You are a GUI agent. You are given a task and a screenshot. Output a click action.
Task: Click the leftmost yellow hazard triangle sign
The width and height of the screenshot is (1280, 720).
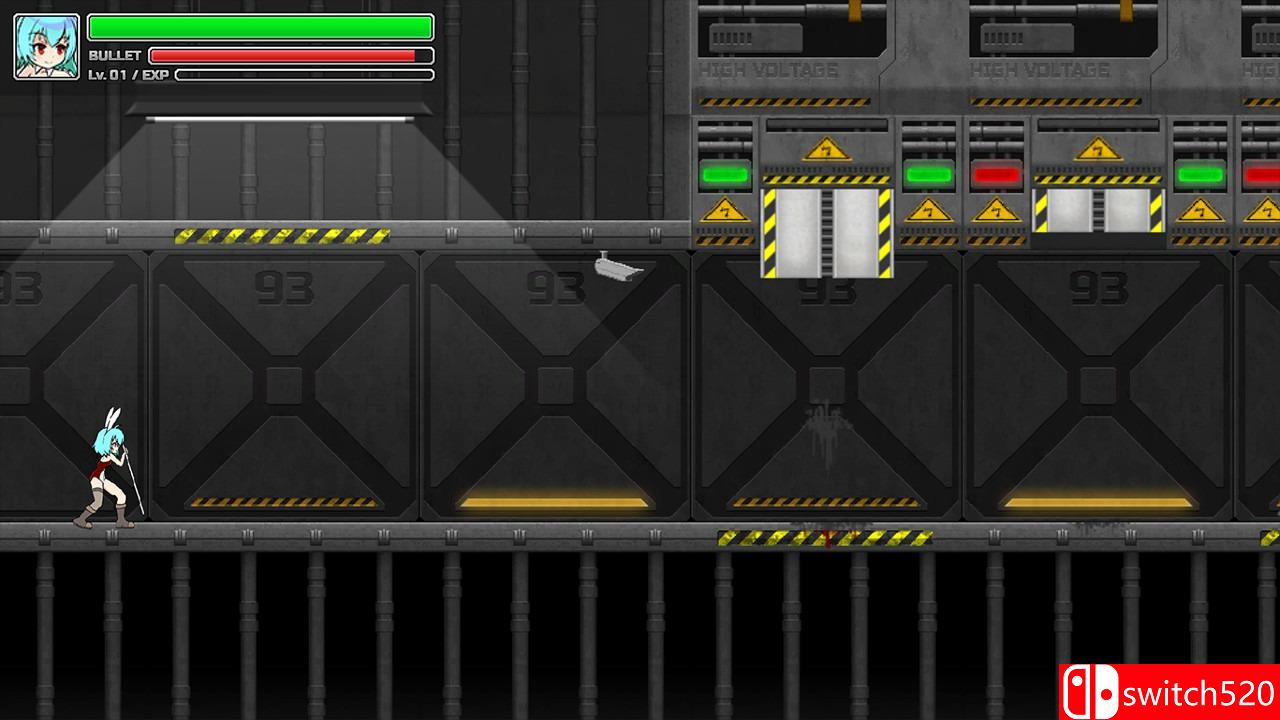click(x=725, y=211)
